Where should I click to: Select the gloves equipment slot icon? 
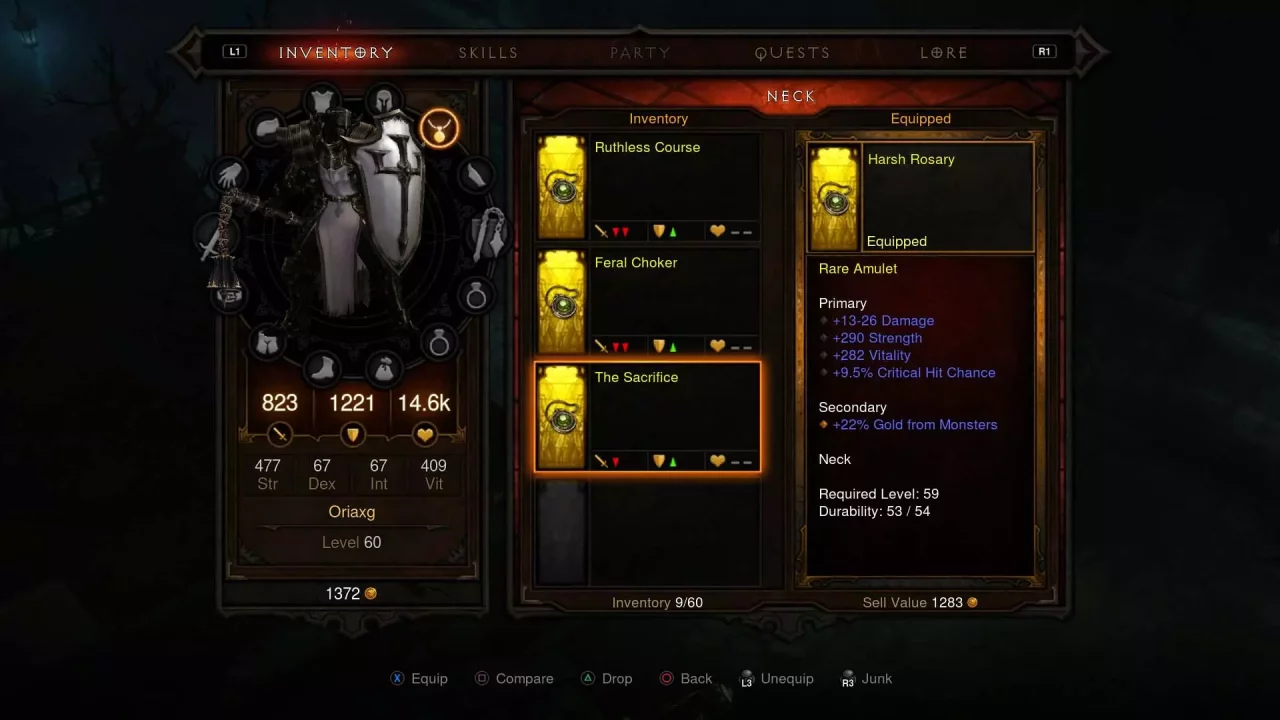[228, 174]
